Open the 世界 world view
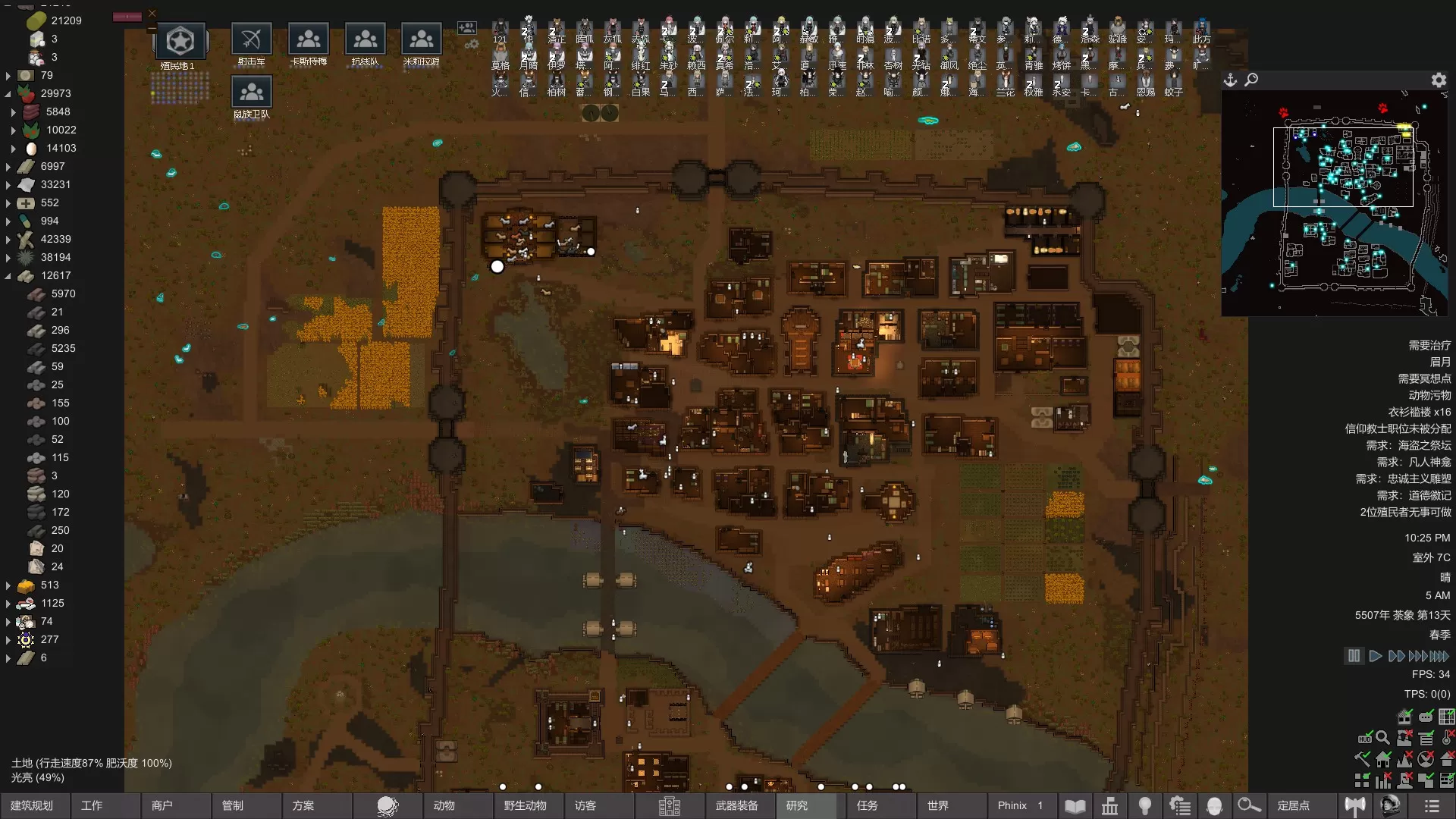 (x=938, y=805)
